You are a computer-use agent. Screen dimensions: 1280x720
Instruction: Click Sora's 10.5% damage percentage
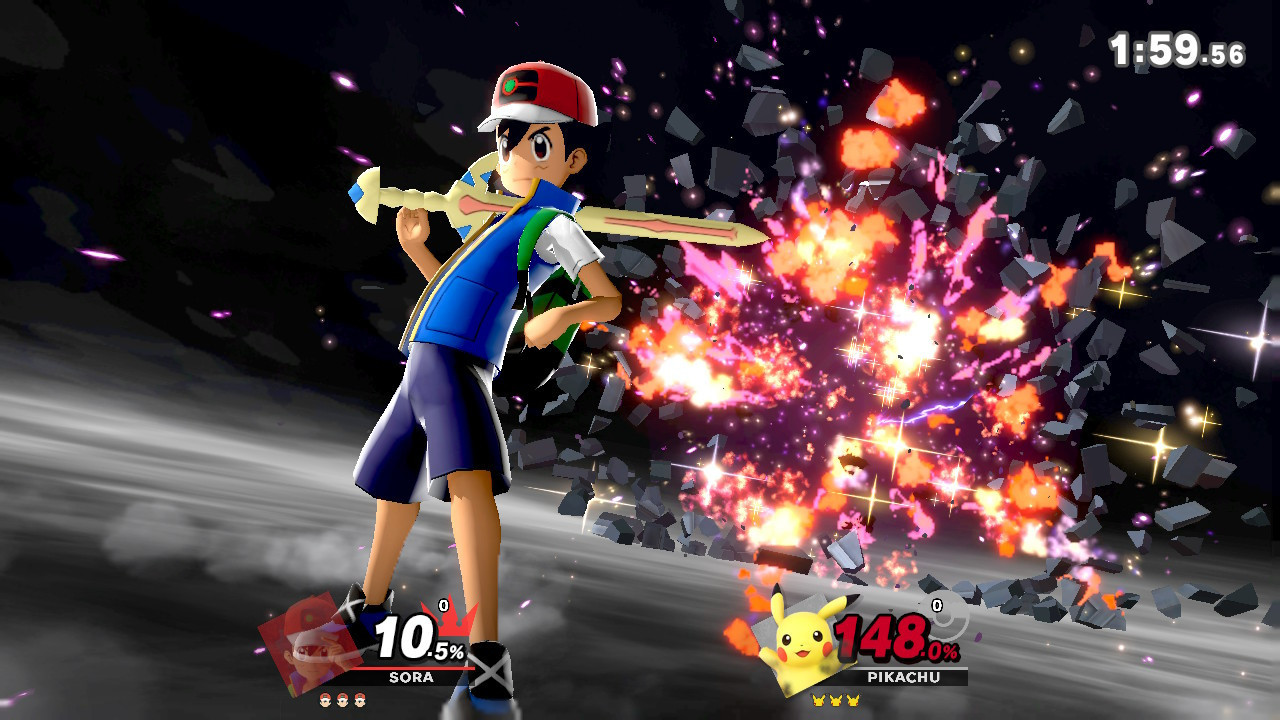tap(412, 637)
